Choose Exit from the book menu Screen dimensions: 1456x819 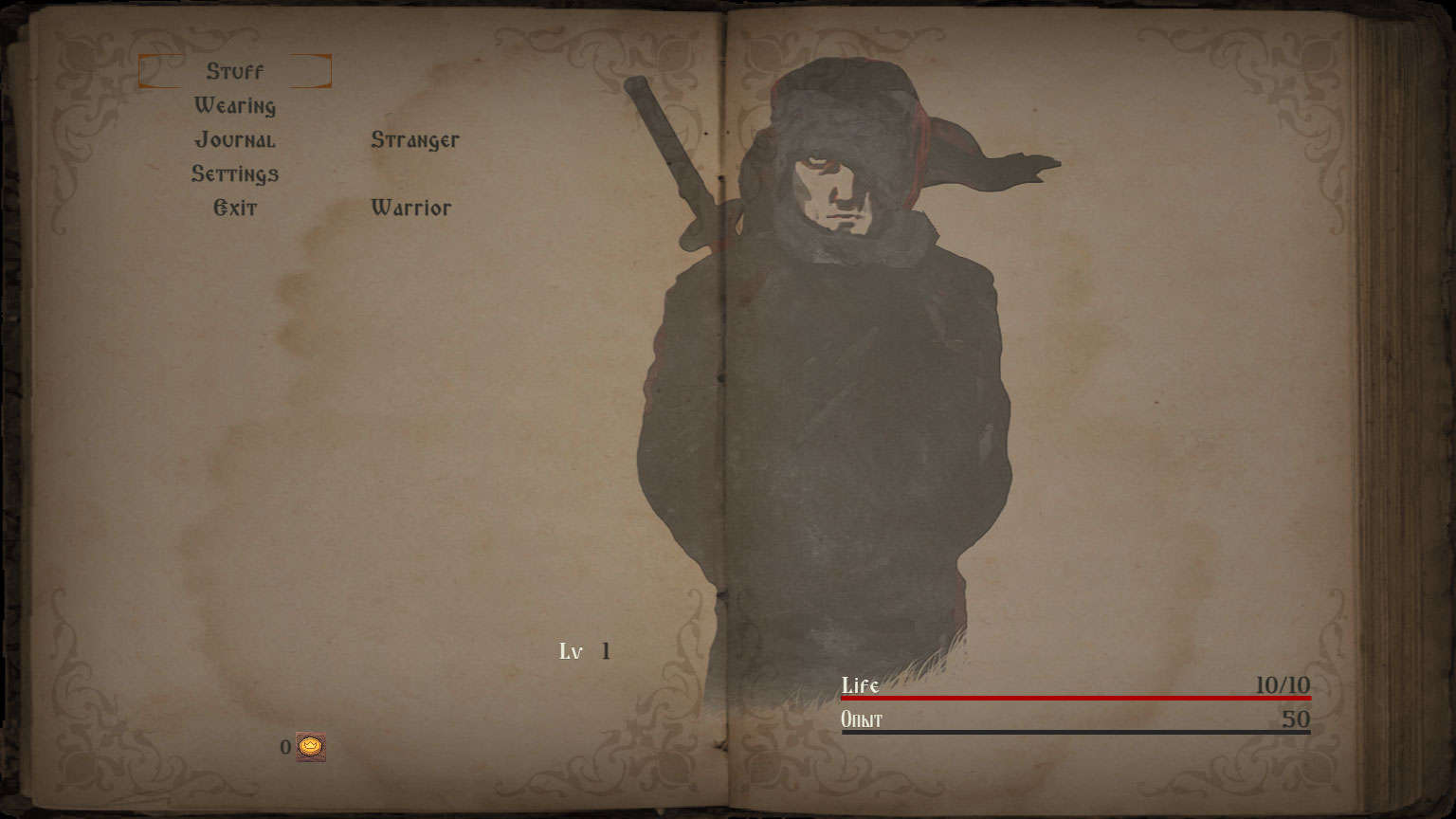(235, 209)
